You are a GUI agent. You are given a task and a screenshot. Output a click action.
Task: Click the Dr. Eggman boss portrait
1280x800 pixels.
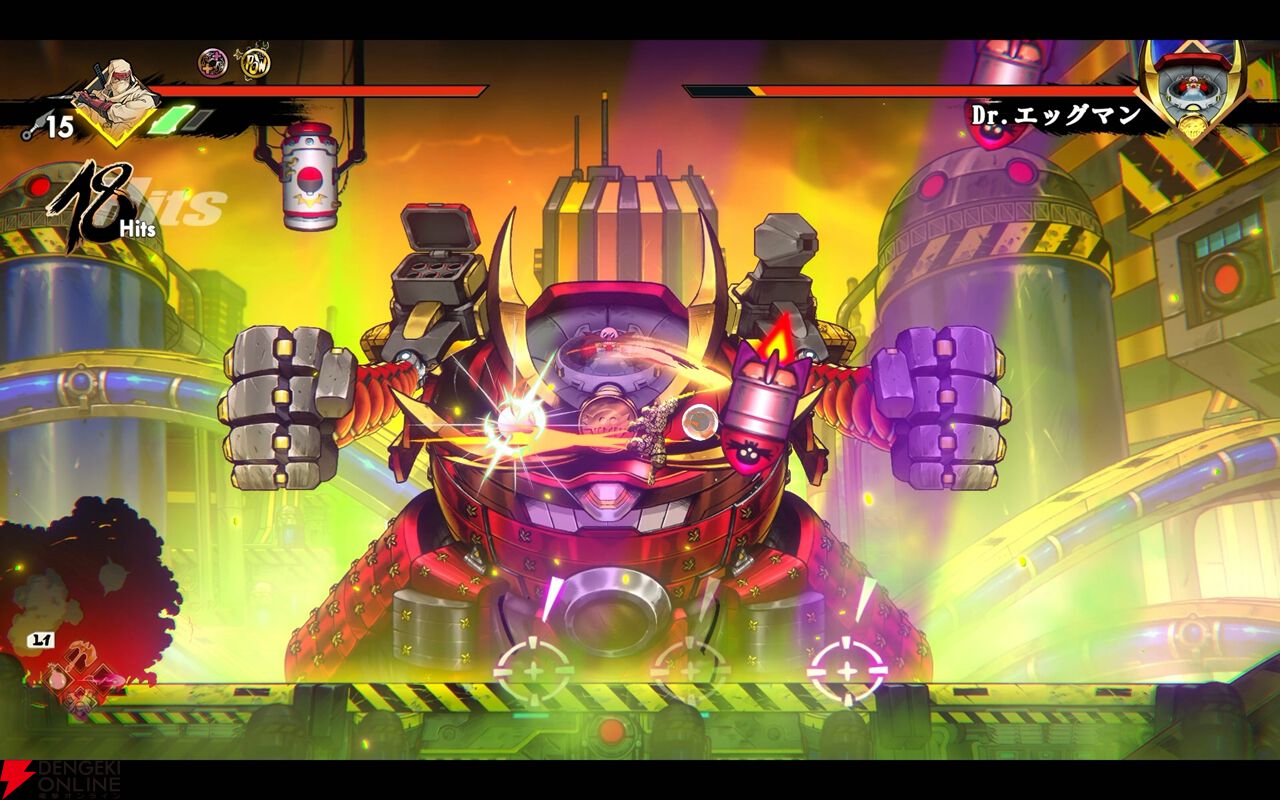[x=1189, y=89]
